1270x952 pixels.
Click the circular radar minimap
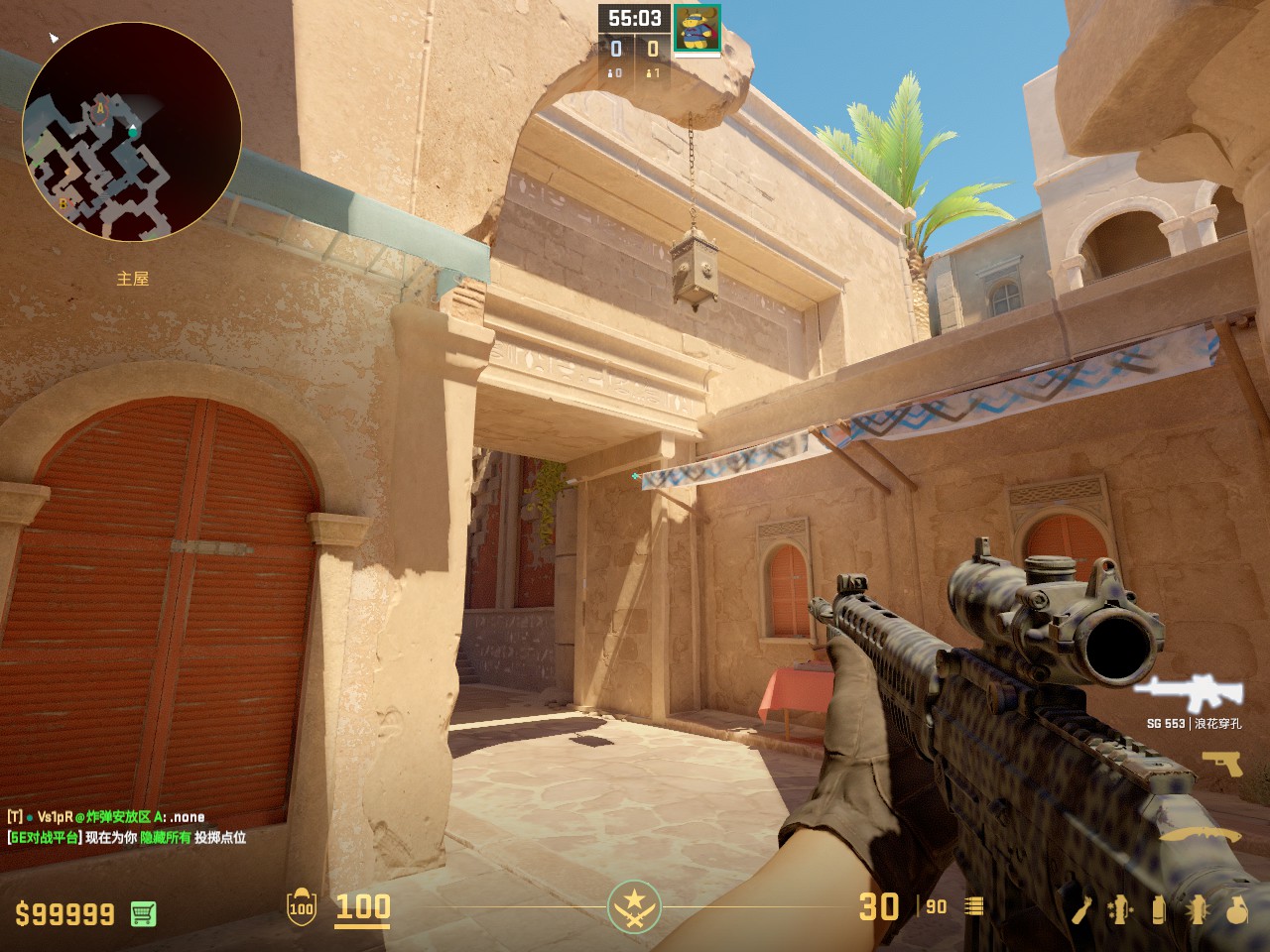132,132
